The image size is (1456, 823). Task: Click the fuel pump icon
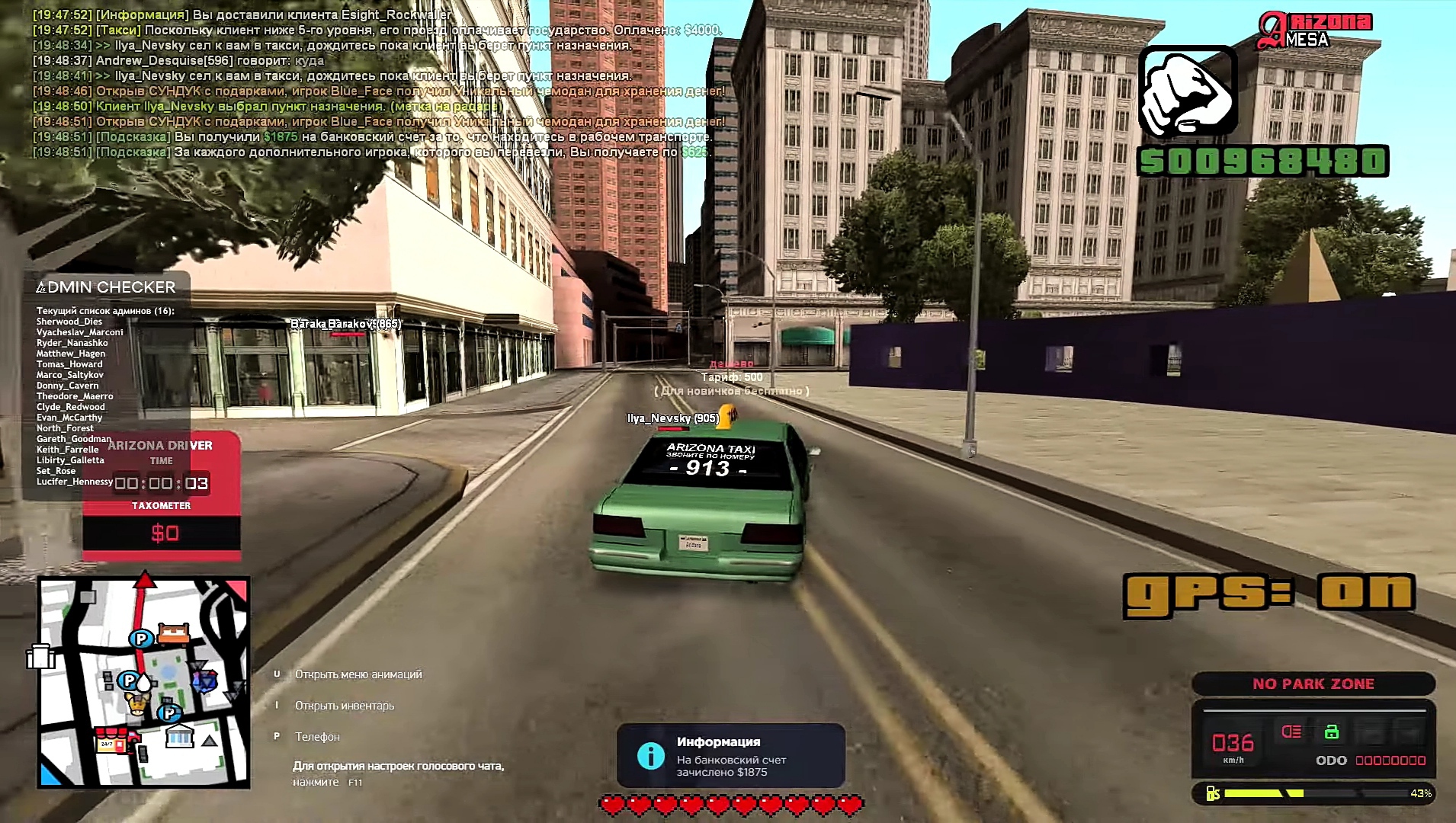coord(1213,793)
